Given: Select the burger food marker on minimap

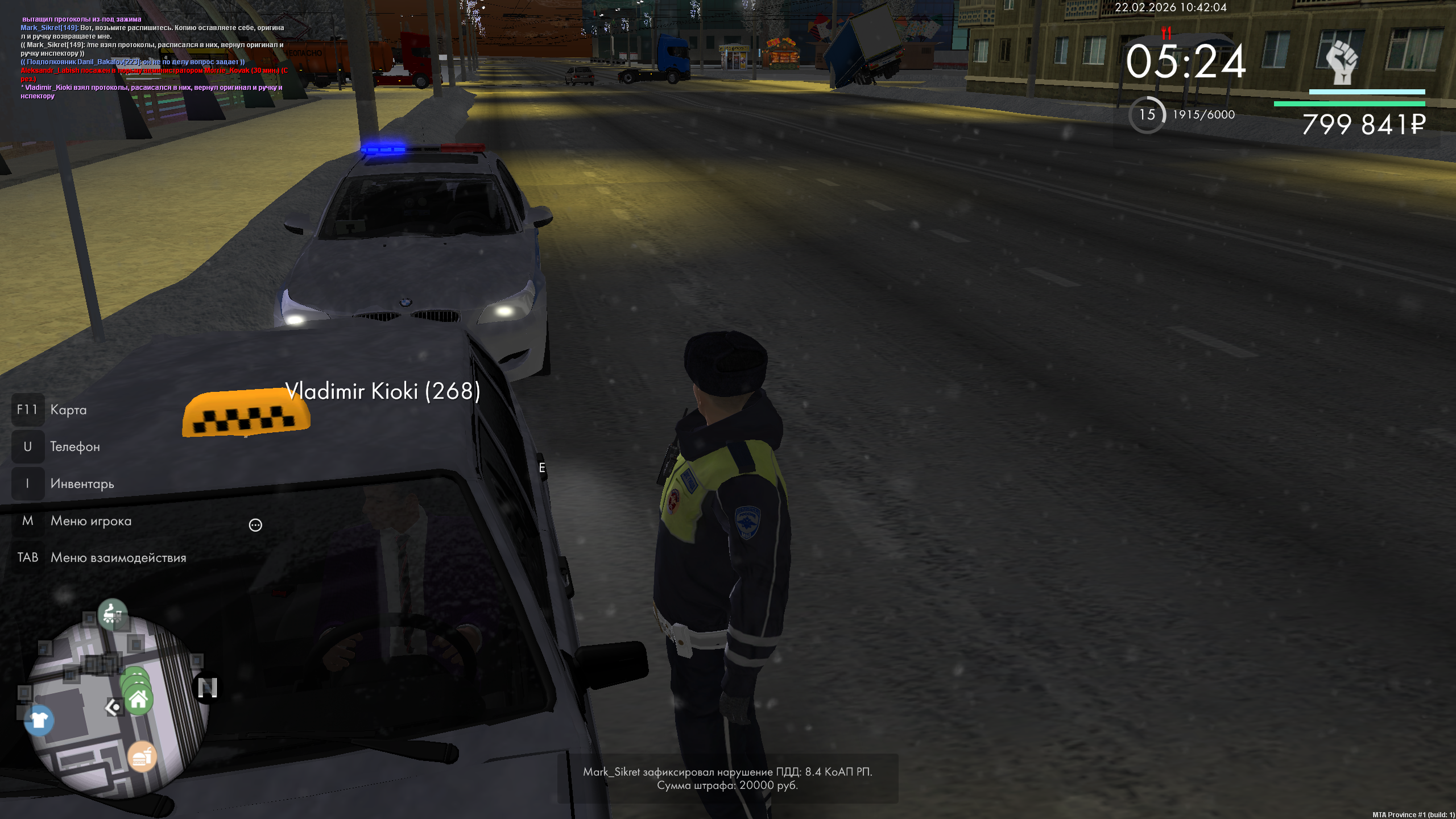Looking at the screenshot, I should click(142, 756).
